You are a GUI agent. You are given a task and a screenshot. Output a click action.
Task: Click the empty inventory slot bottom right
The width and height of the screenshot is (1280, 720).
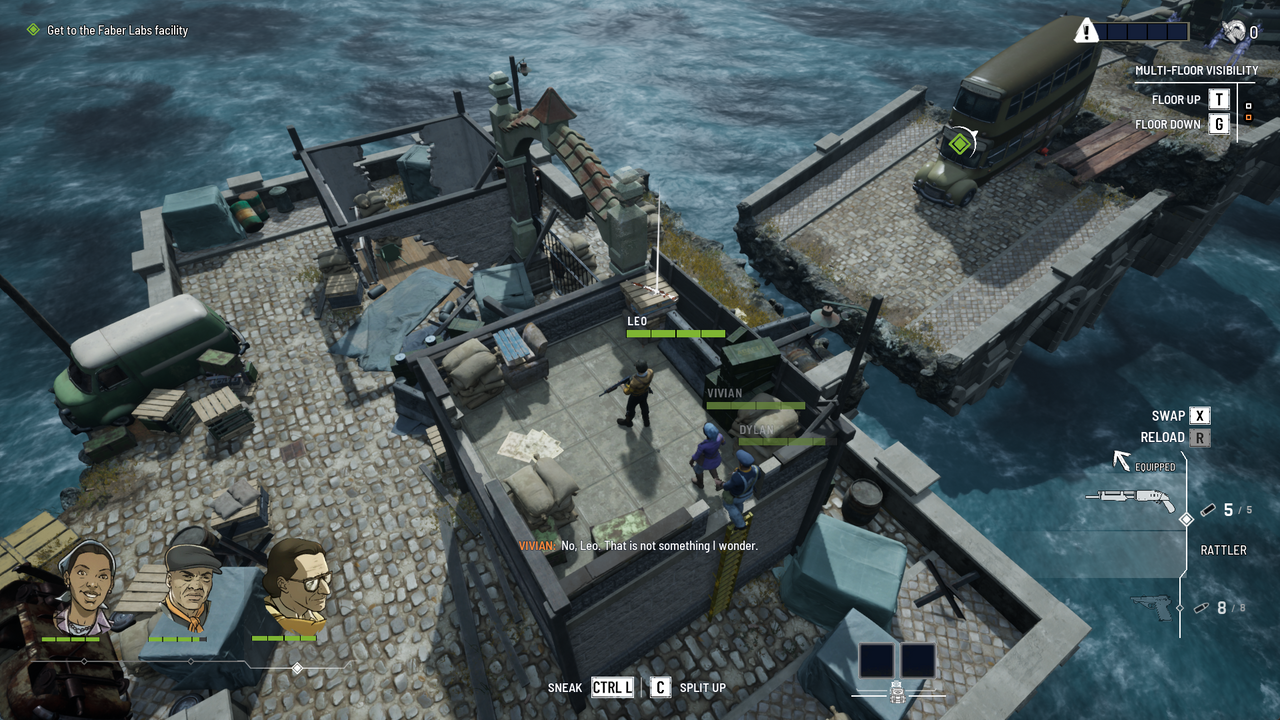[917, 660]
